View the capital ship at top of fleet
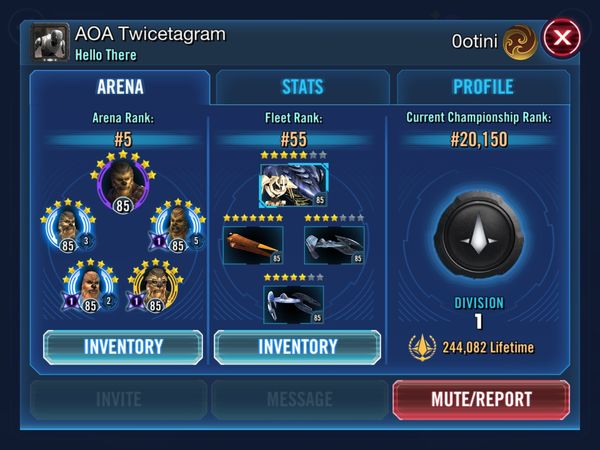Image resolution: width=600 pixels, height=450 pixels. point(294,185)
